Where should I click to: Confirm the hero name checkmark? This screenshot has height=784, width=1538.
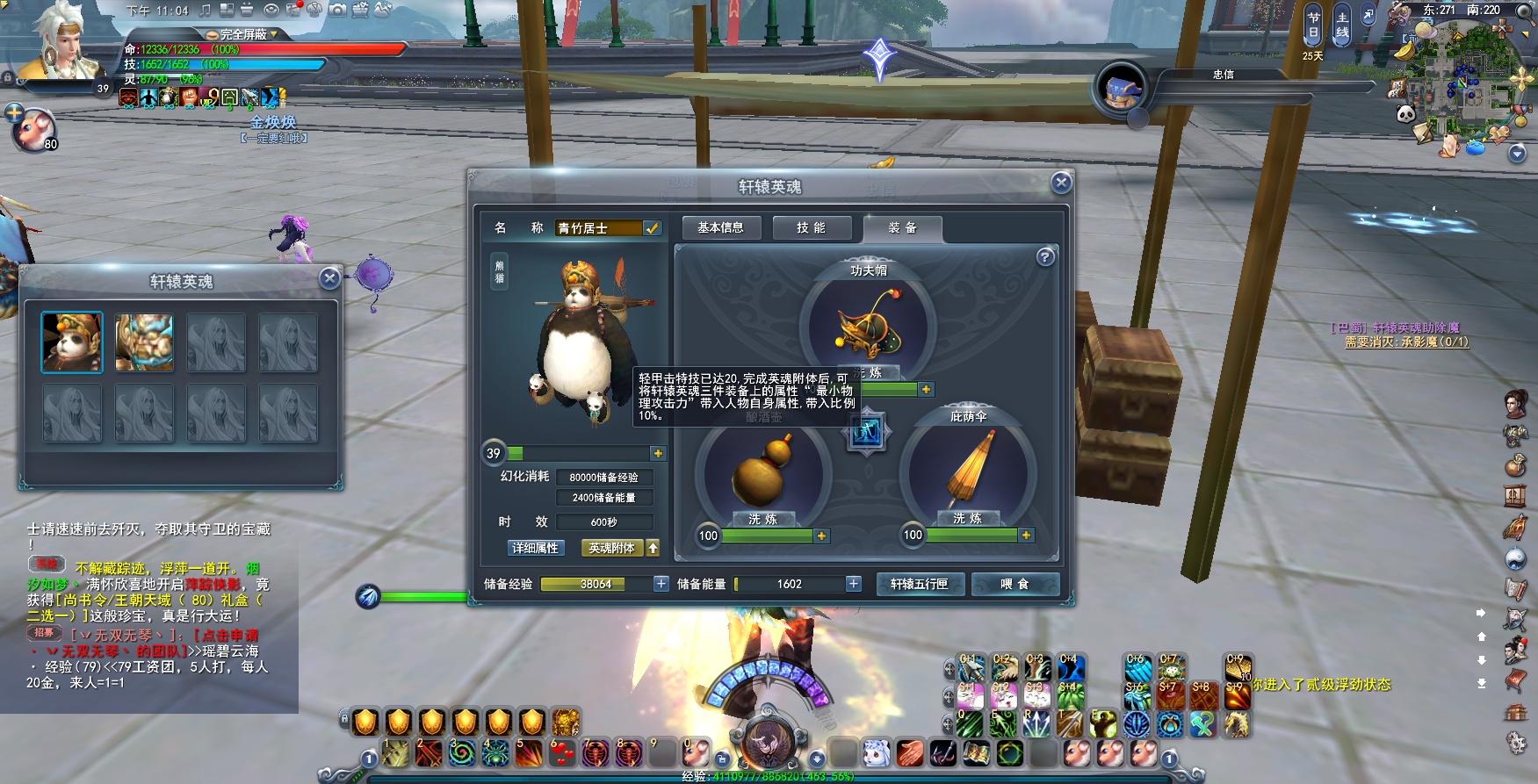[x=652, y=228]
